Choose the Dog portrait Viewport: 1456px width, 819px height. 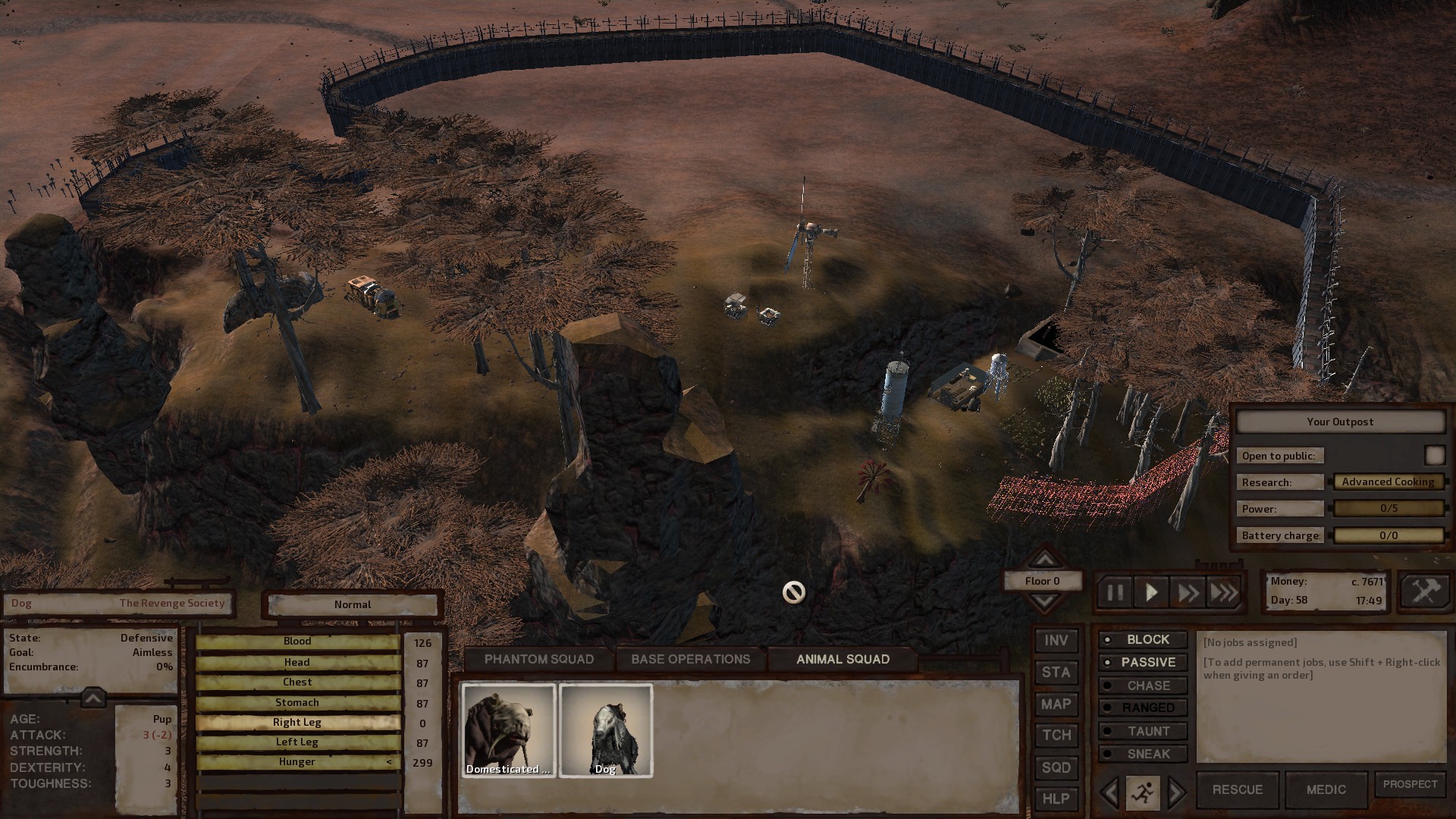click(x=605, y=730)
